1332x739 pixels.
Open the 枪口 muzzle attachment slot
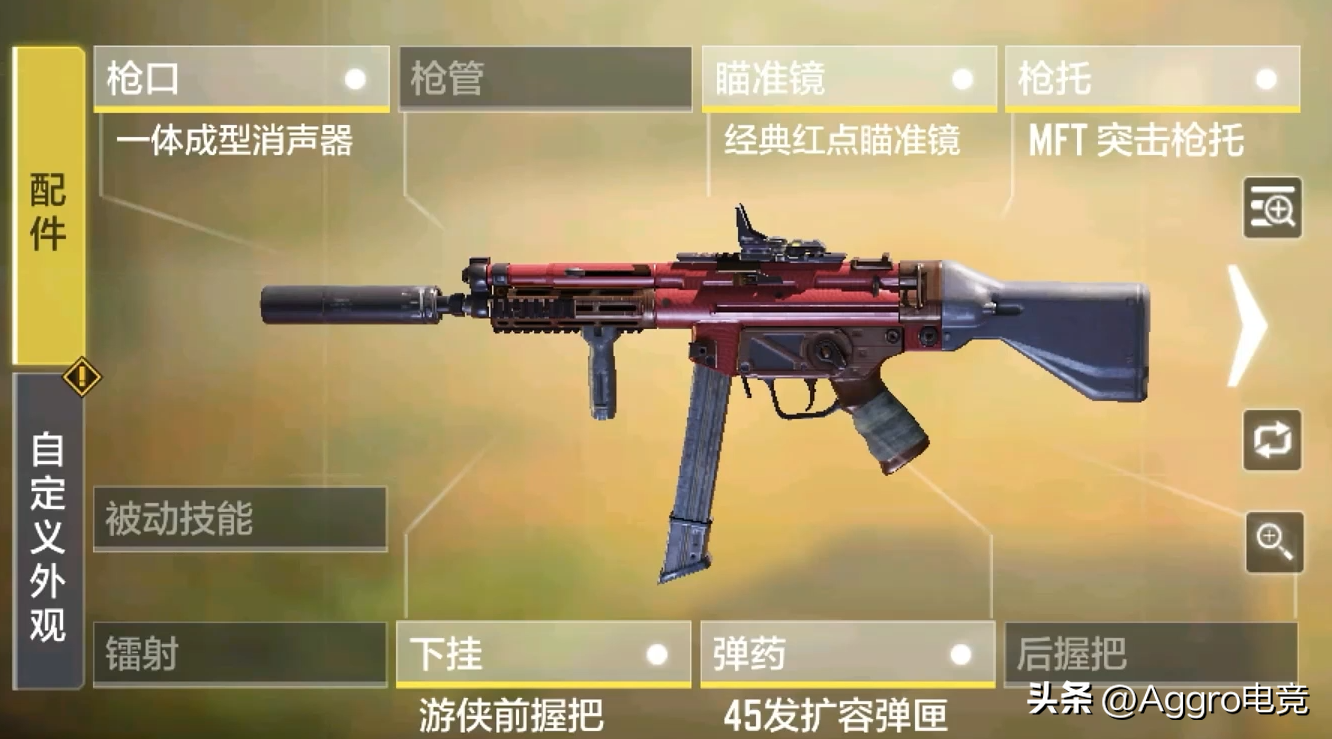pos(240,78)
